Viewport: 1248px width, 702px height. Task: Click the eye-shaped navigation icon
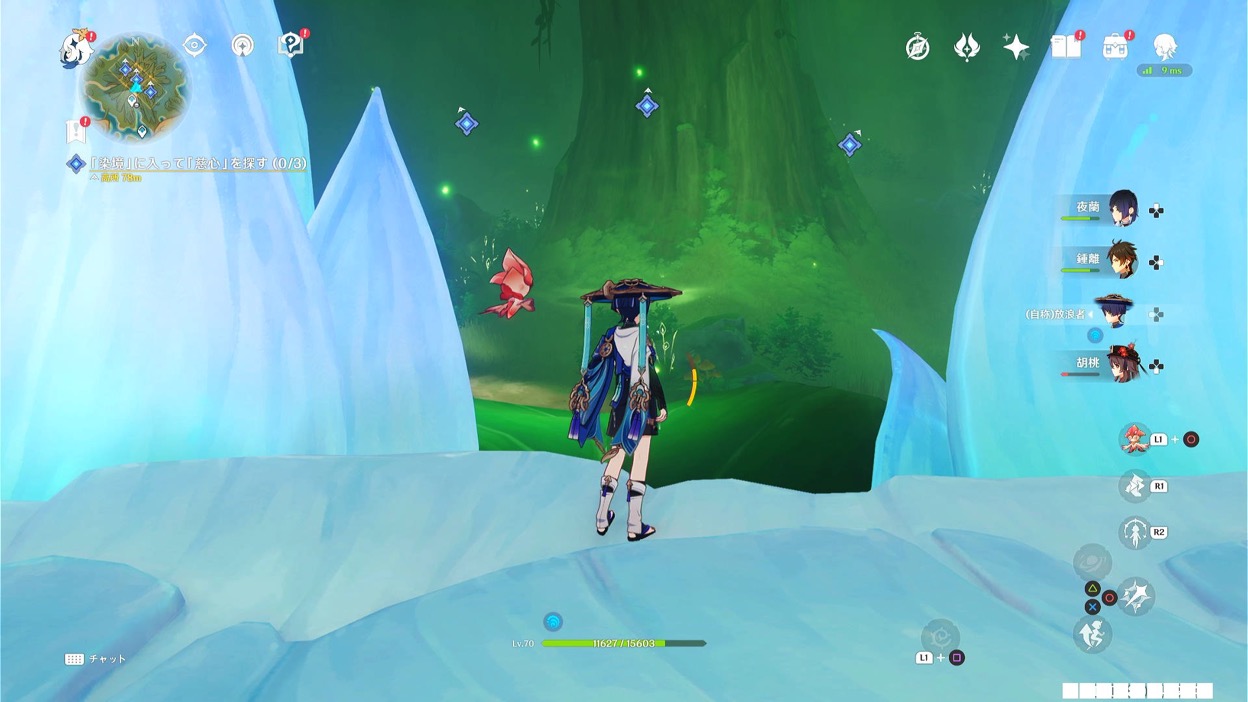pos(194,45)
